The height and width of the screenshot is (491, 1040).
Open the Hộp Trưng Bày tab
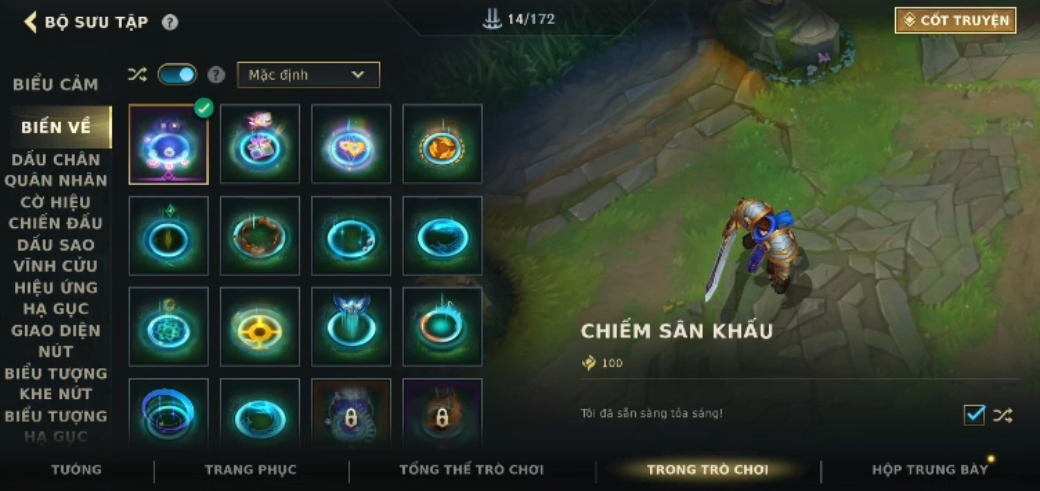929,470
